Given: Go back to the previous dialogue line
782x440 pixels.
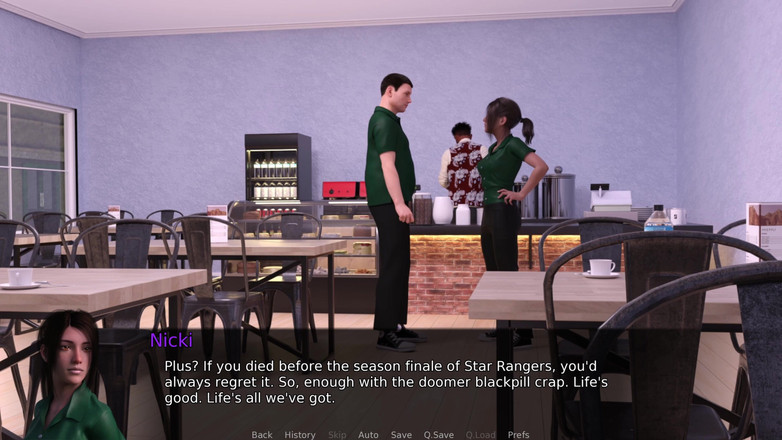Looking at the screenshot, I should pyautogui.click(x=262, y=435).
